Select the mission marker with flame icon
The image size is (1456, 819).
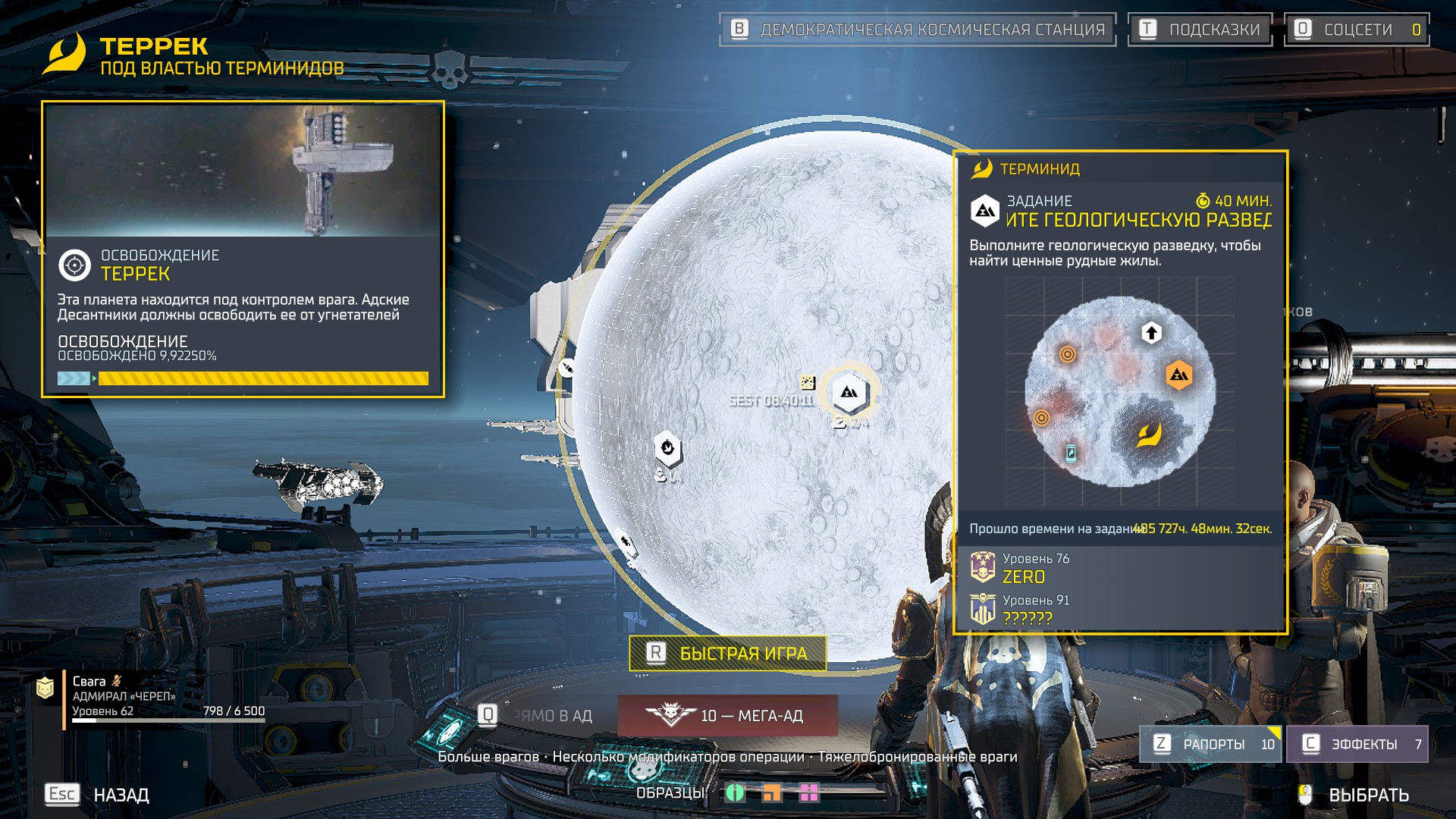[667, 447]
